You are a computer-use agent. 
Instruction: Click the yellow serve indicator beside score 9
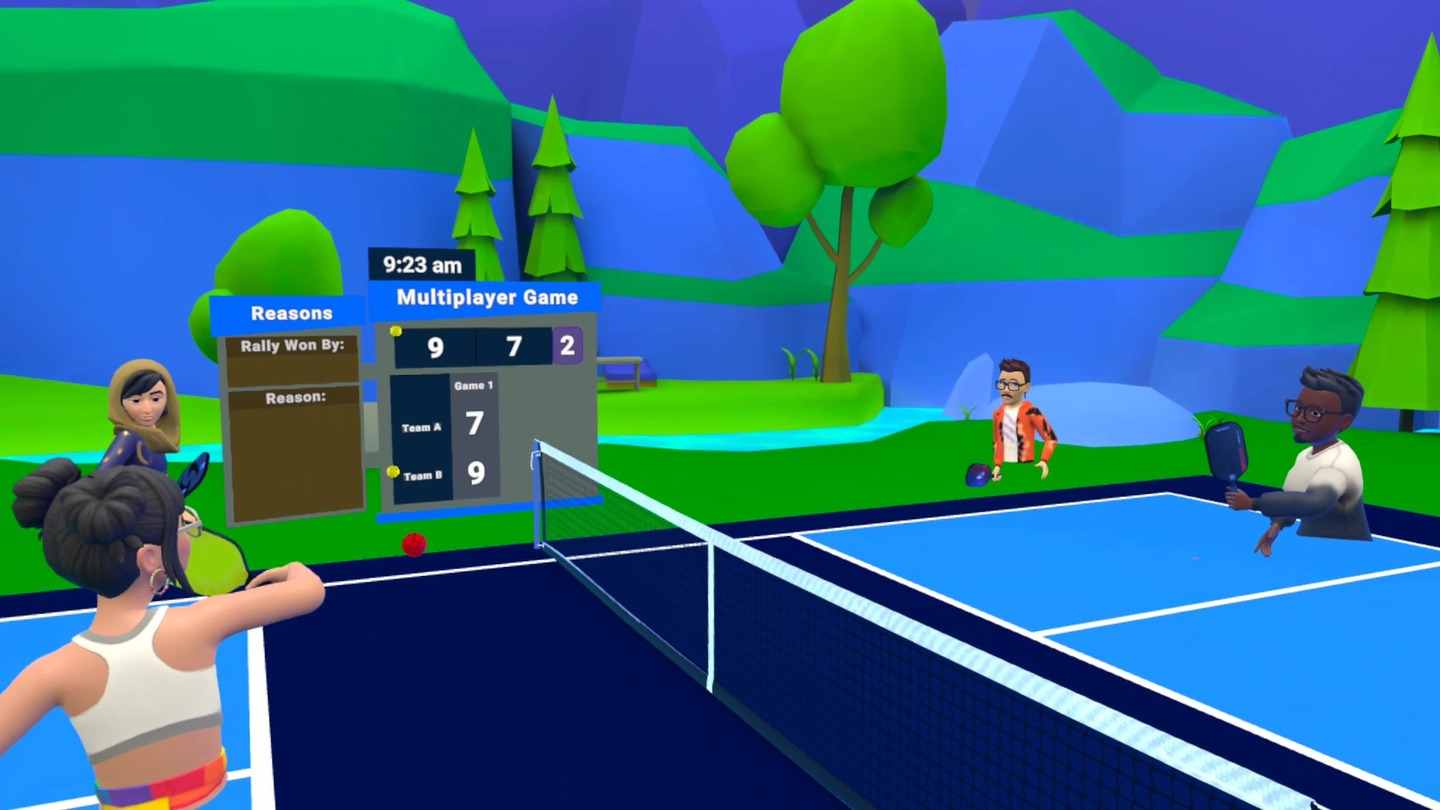coord(396,331)
